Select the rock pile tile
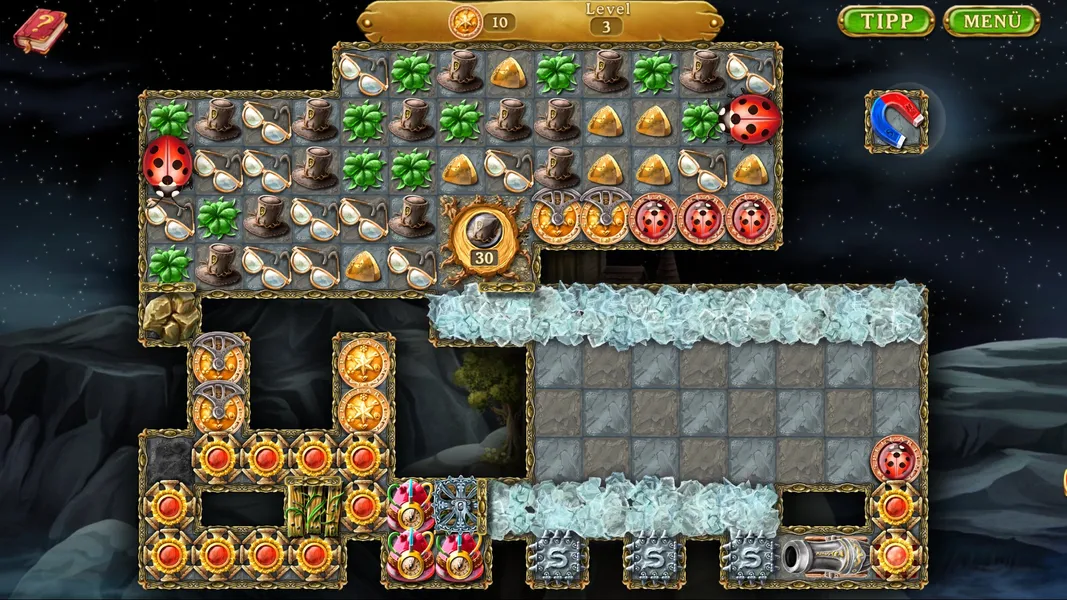This screenshot has width=1067, height=600. (x=169, y=316)
